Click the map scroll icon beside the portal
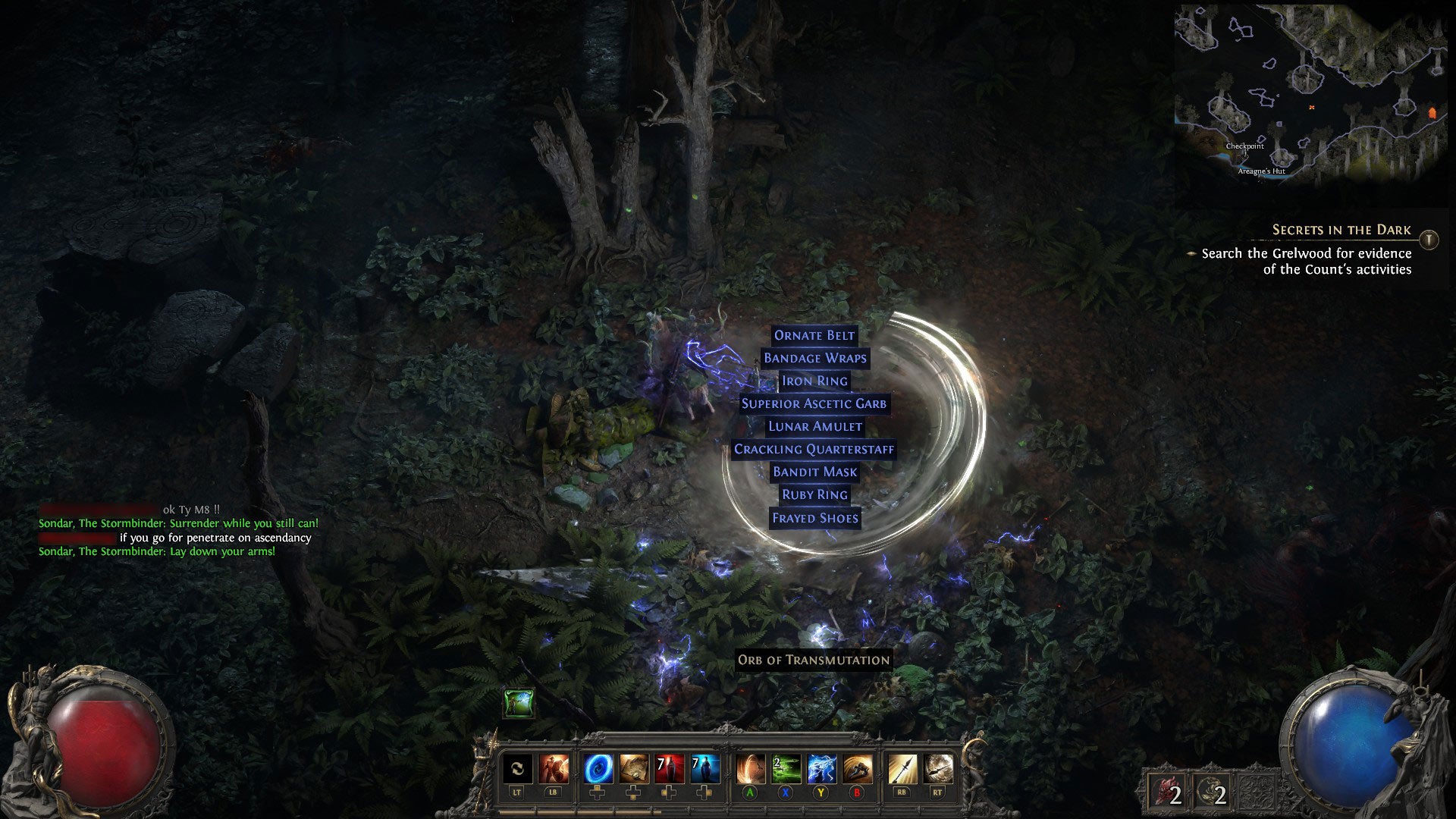Viewport: 1456px width, 819px height. pos(633,768)
